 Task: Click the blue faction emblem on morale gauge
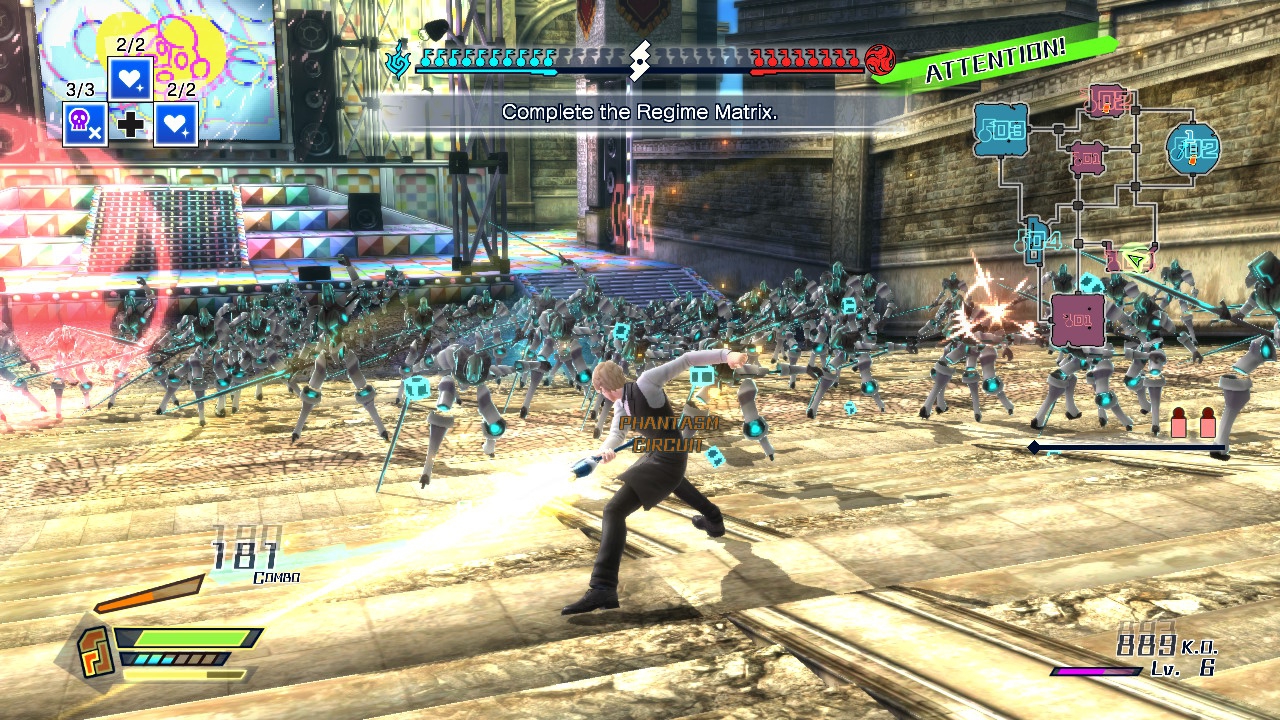(x=398, y=59)
